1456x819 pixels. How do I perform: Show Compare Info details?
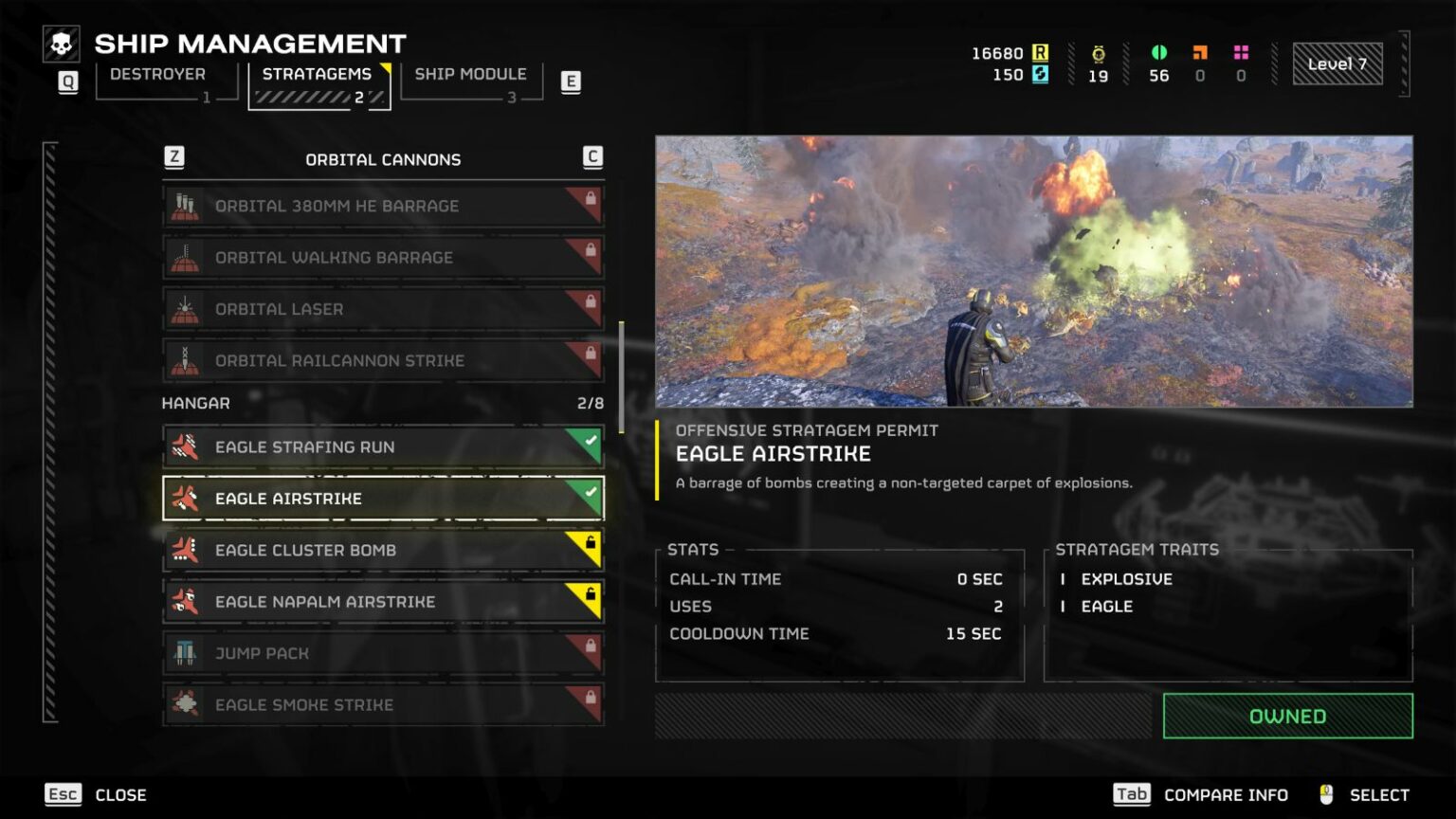click(1201, 794)
